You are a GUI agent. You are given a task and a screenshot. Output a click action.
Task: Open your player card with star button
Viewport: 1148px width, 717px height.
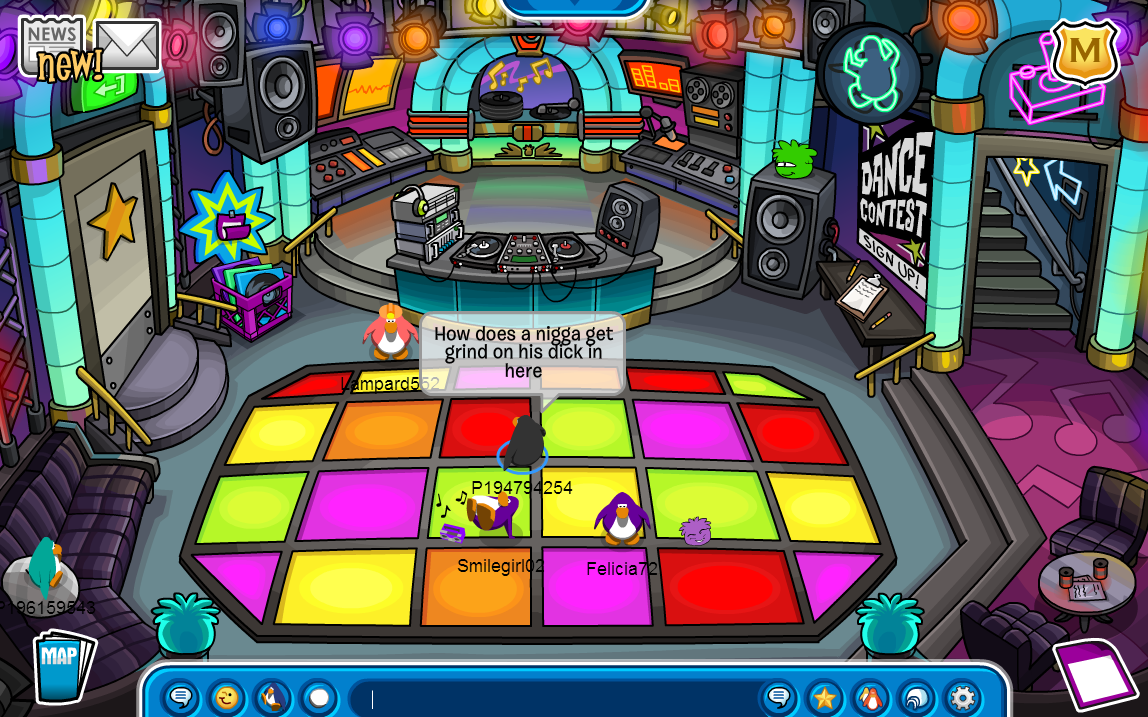pyautogui.click(x=825, y=697)
